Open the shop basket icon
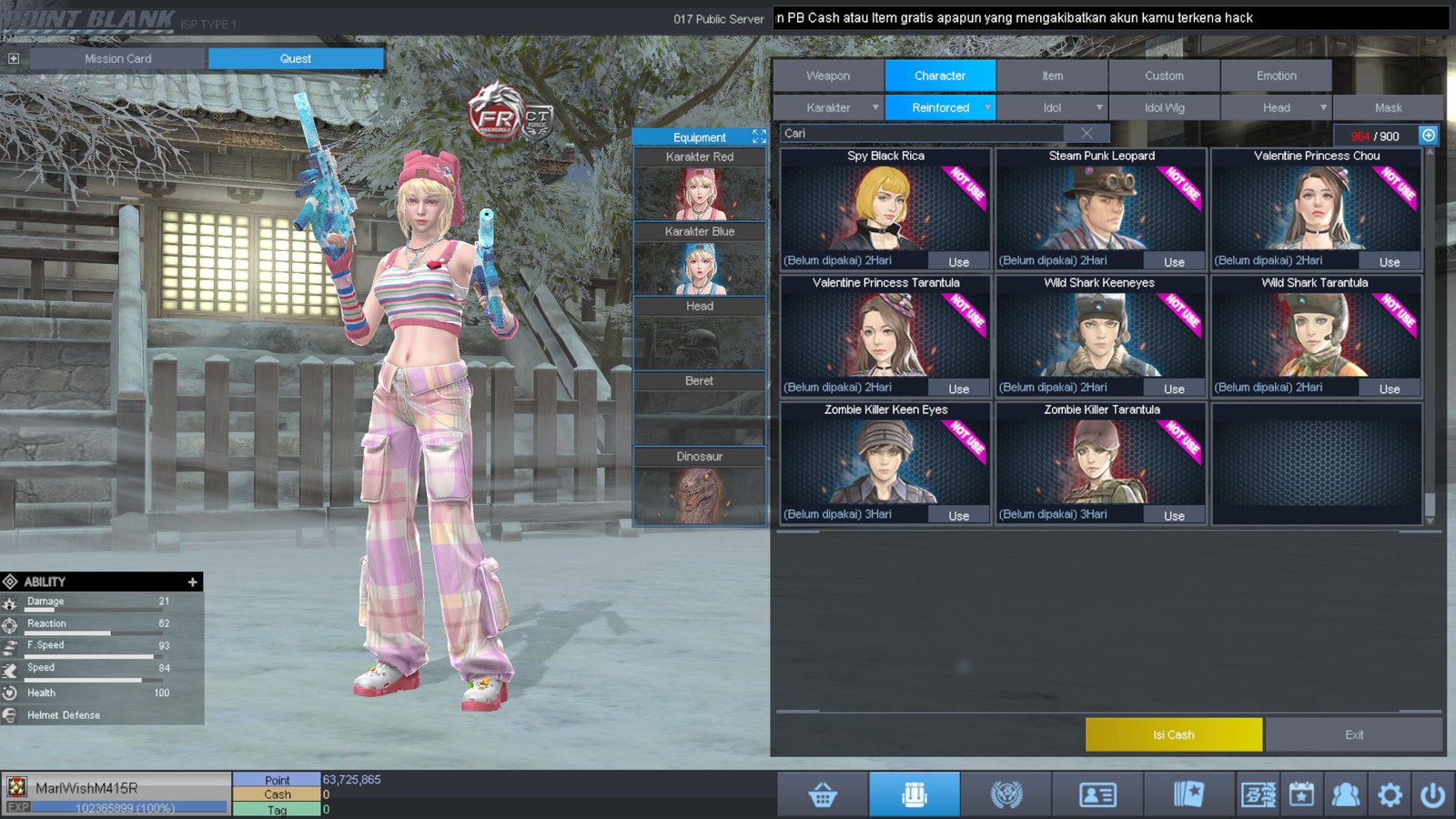1456x819 pixels. (823, 794)
